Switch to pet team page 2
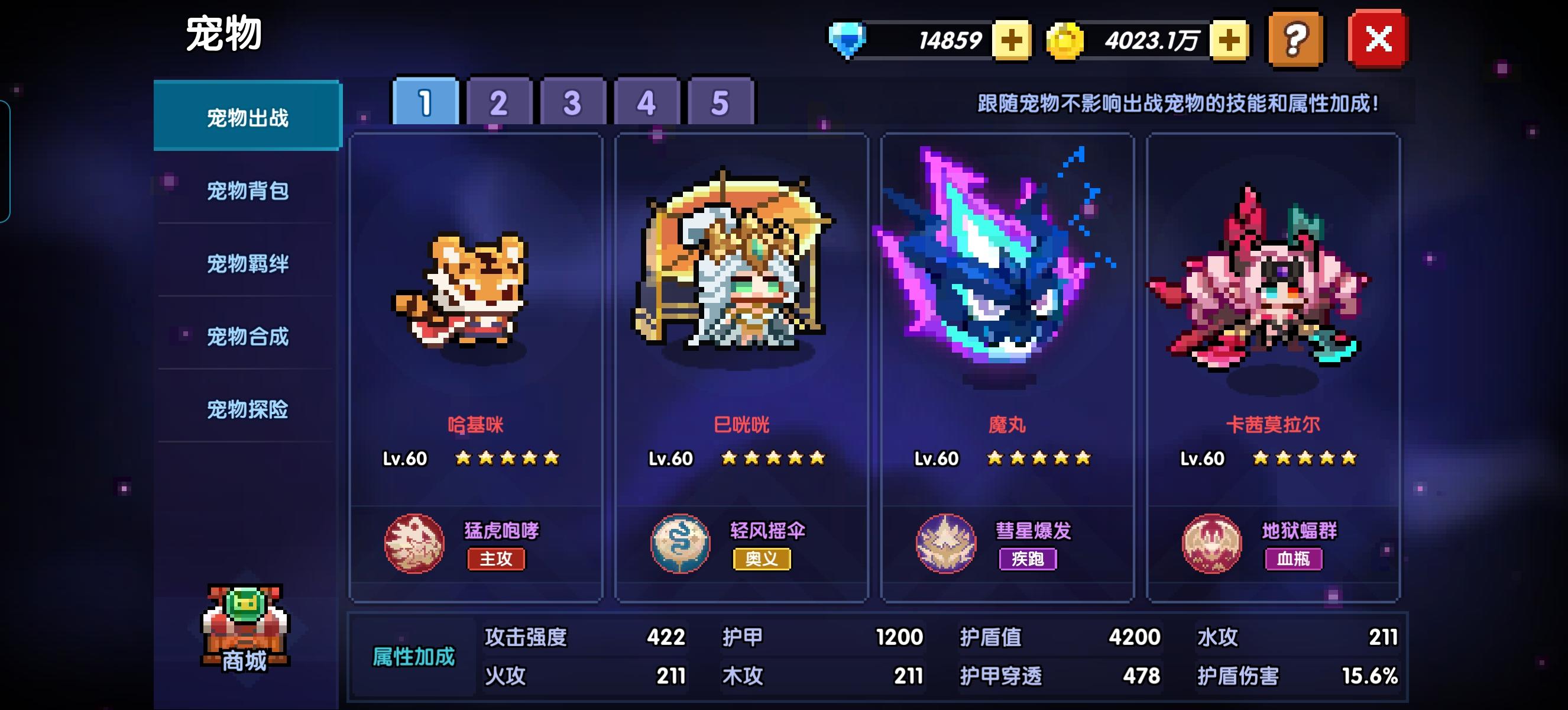The height and width of the screenshot is (710, 1568). pos(499,103)
